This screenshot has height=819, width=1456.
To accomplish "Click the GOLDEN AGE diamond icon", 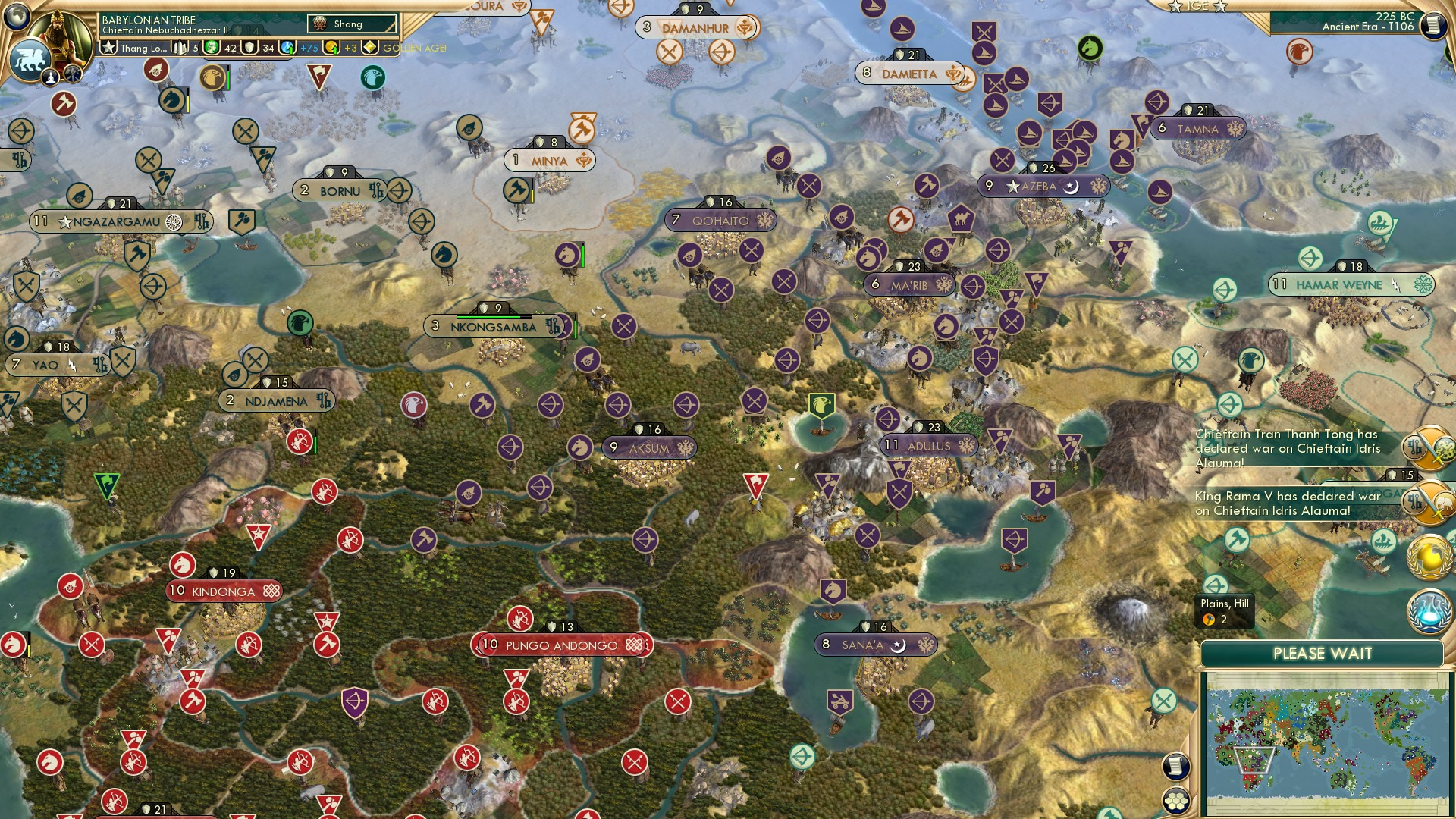I will click(x=369, y=47).
